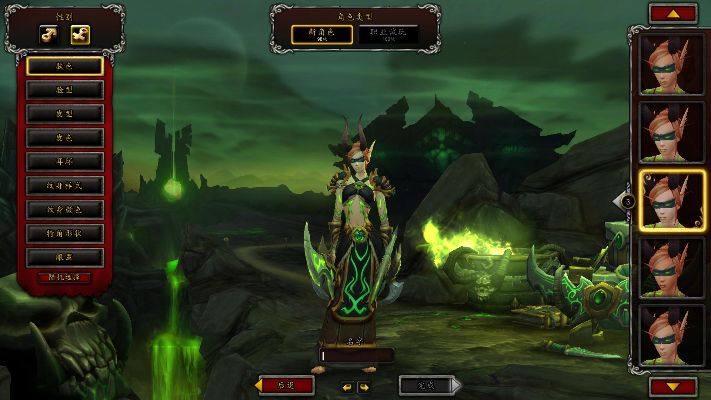Select the 新角色 new character type
This screenshot has width=711, height=400.
click(323, 34)
